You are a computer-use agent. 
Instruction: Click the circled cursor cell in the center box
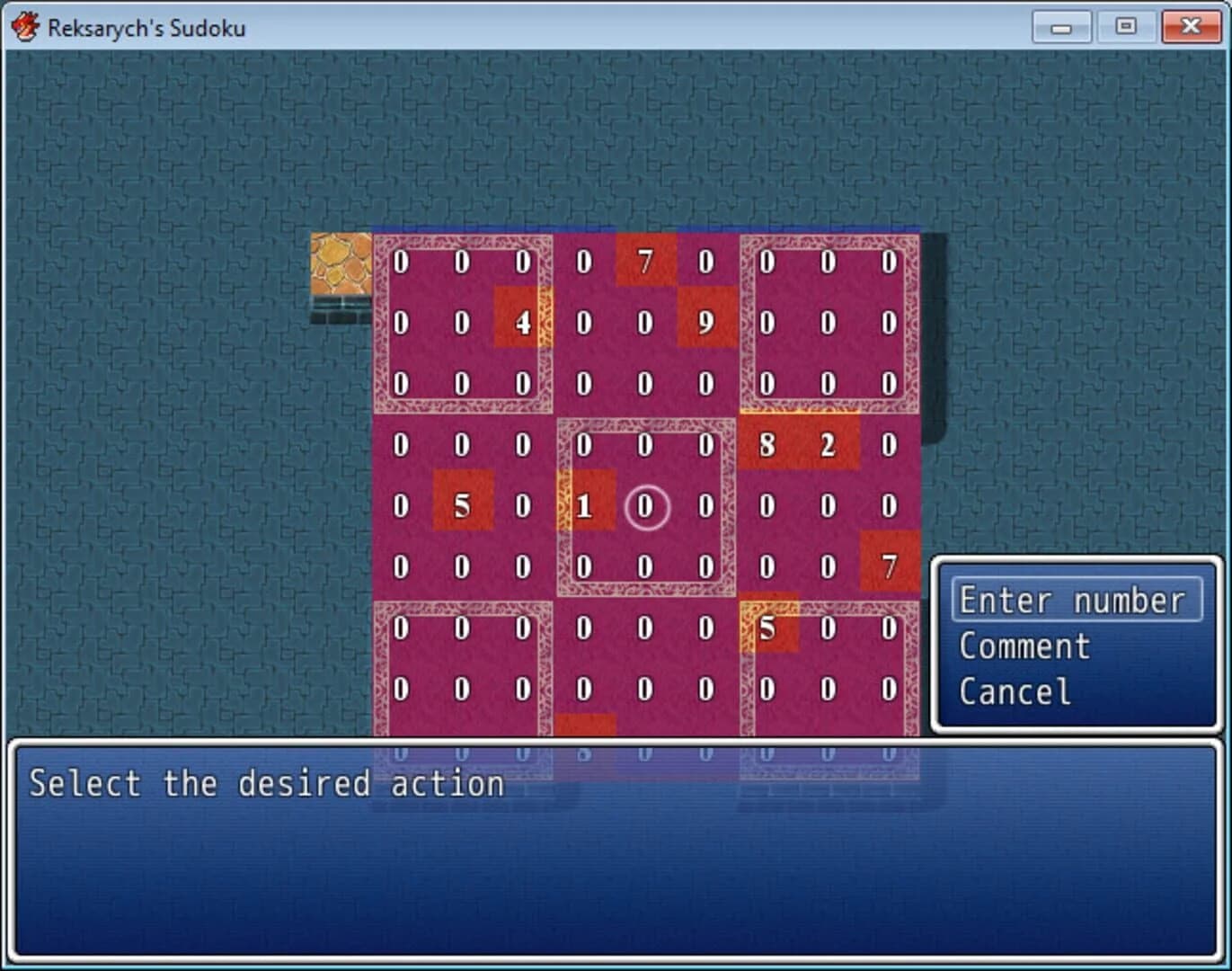point(644,507)
